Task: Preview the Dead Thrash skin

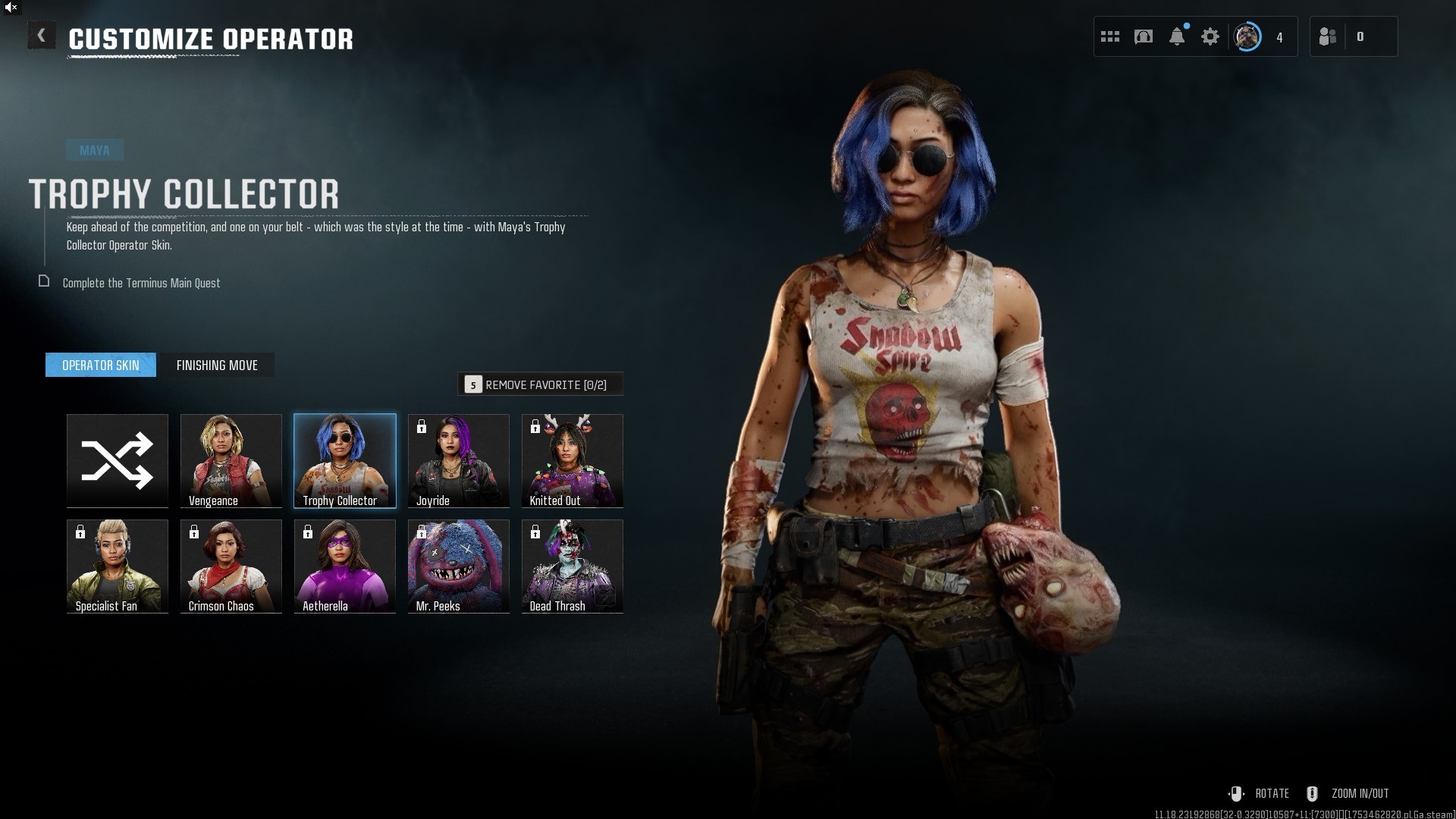Action: coord(573,566)
